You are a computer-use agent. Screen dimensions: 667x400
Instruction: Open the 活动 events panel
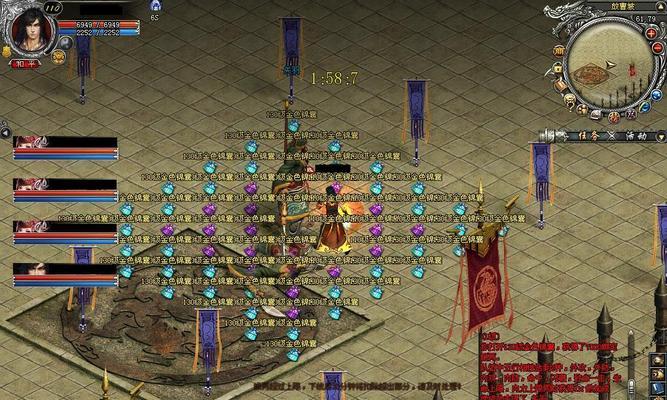coord(636,136)
